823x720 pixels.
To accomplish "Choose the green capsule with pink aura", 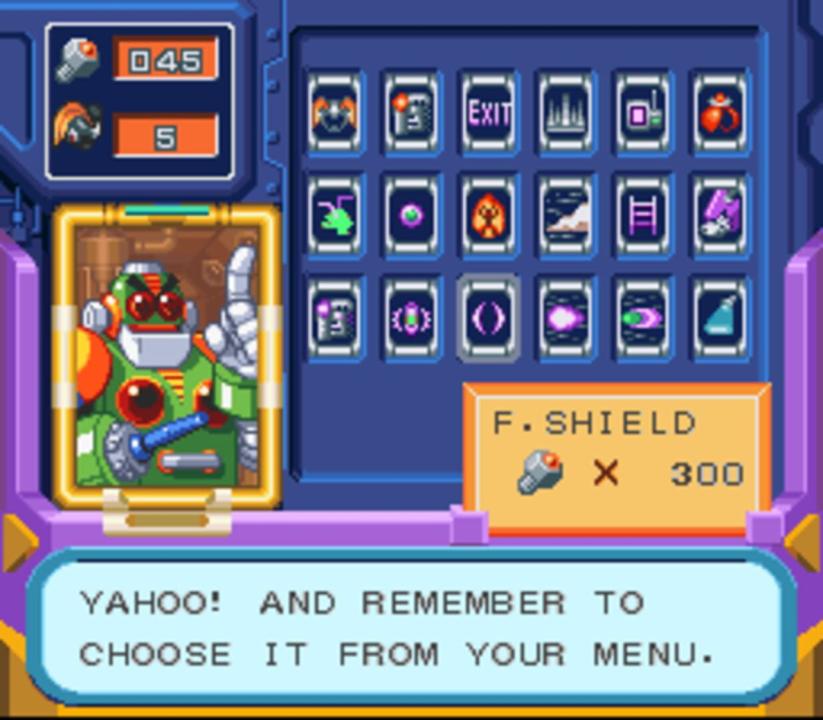I will pyautogui.click(x=412, y=318).
